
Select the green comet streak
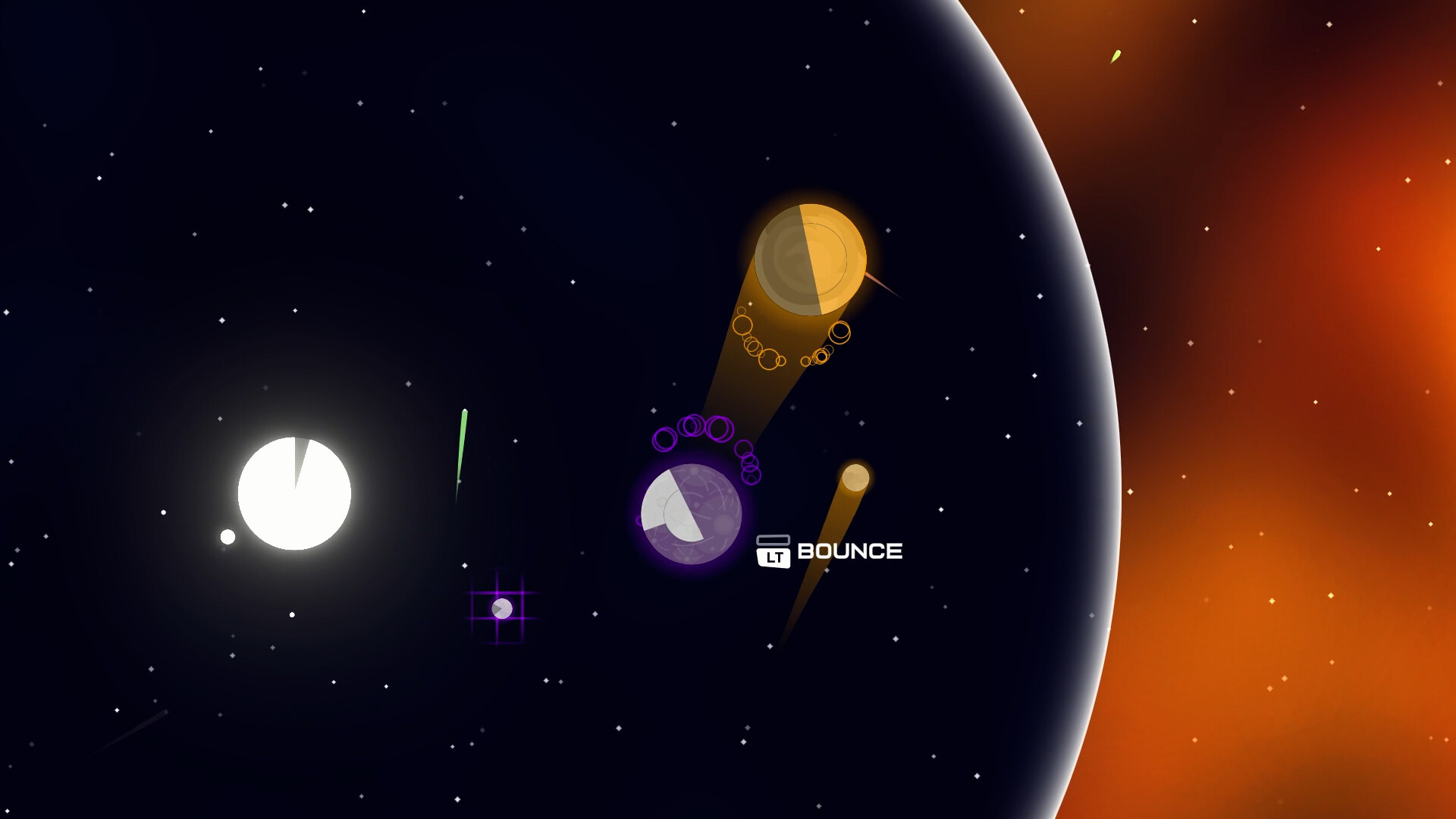click(461, 447)
